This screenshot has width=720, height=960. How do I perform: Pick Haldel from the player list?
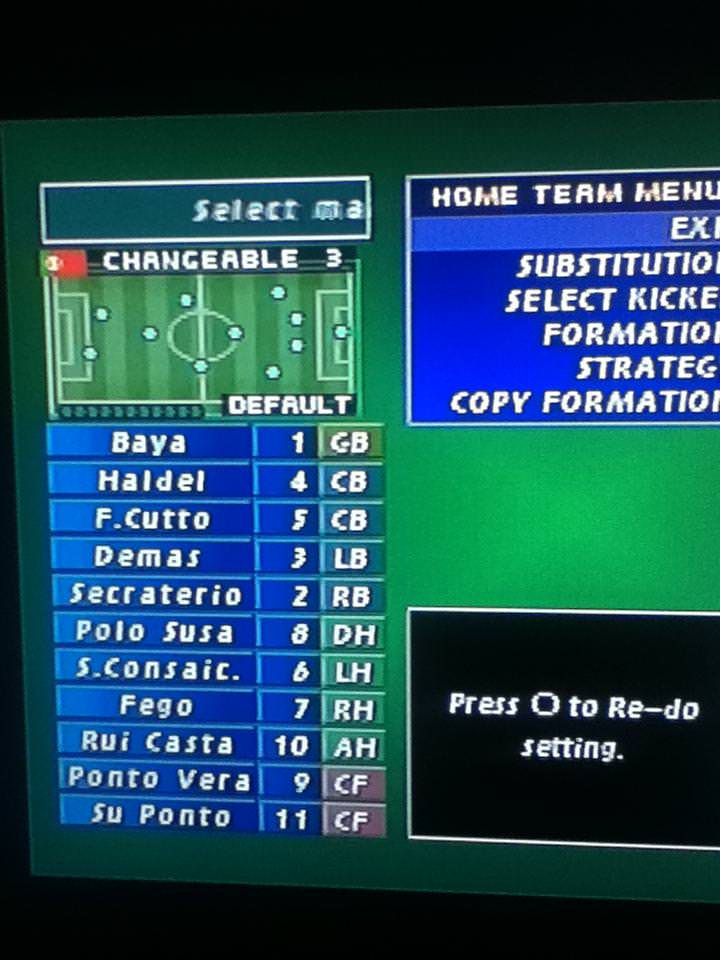pyautogui.click(x=151, y=481)
